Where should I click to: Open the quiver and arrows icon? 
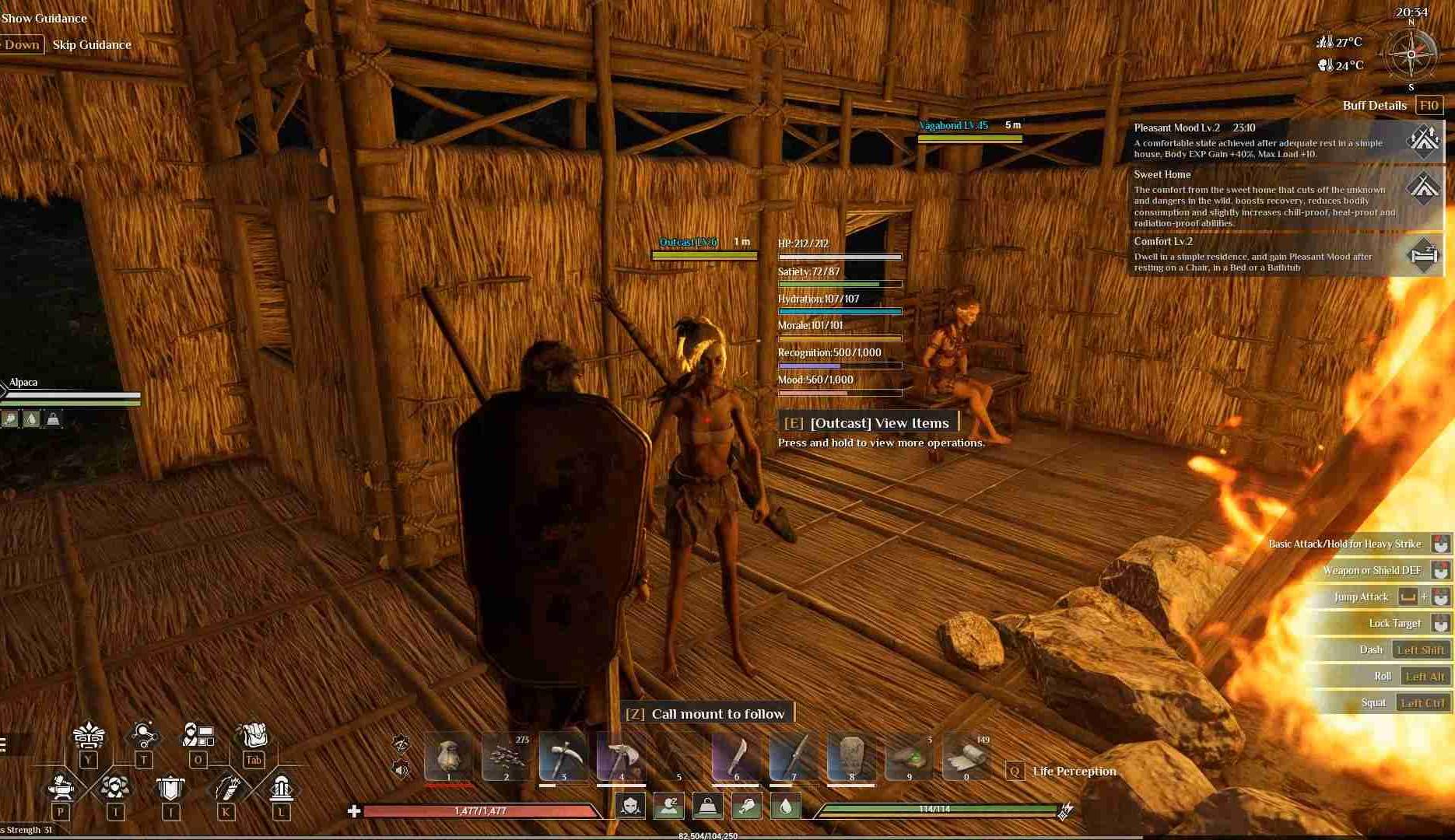tap(226, 789)
